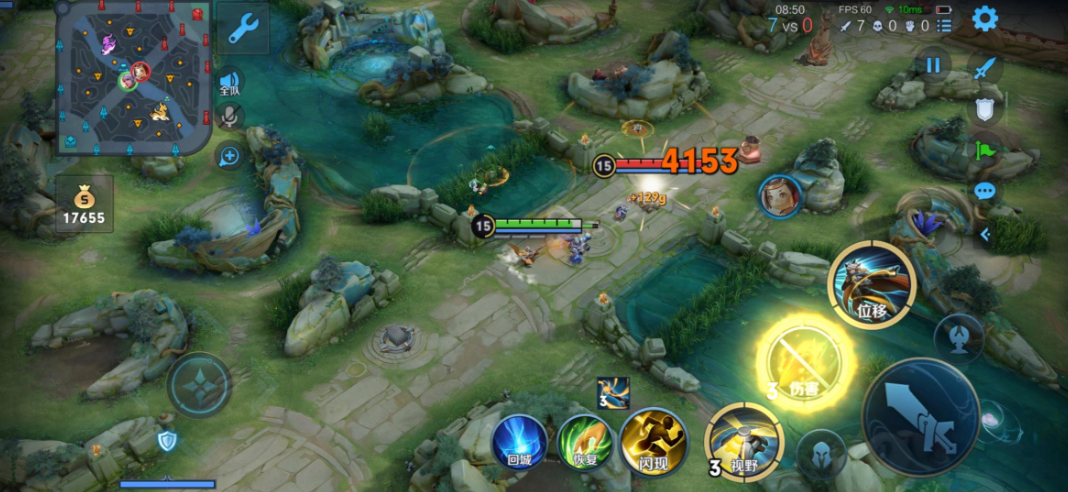Send the shield retreat signal
Viewport: 1068px width, 492px height.
[985, 109]
